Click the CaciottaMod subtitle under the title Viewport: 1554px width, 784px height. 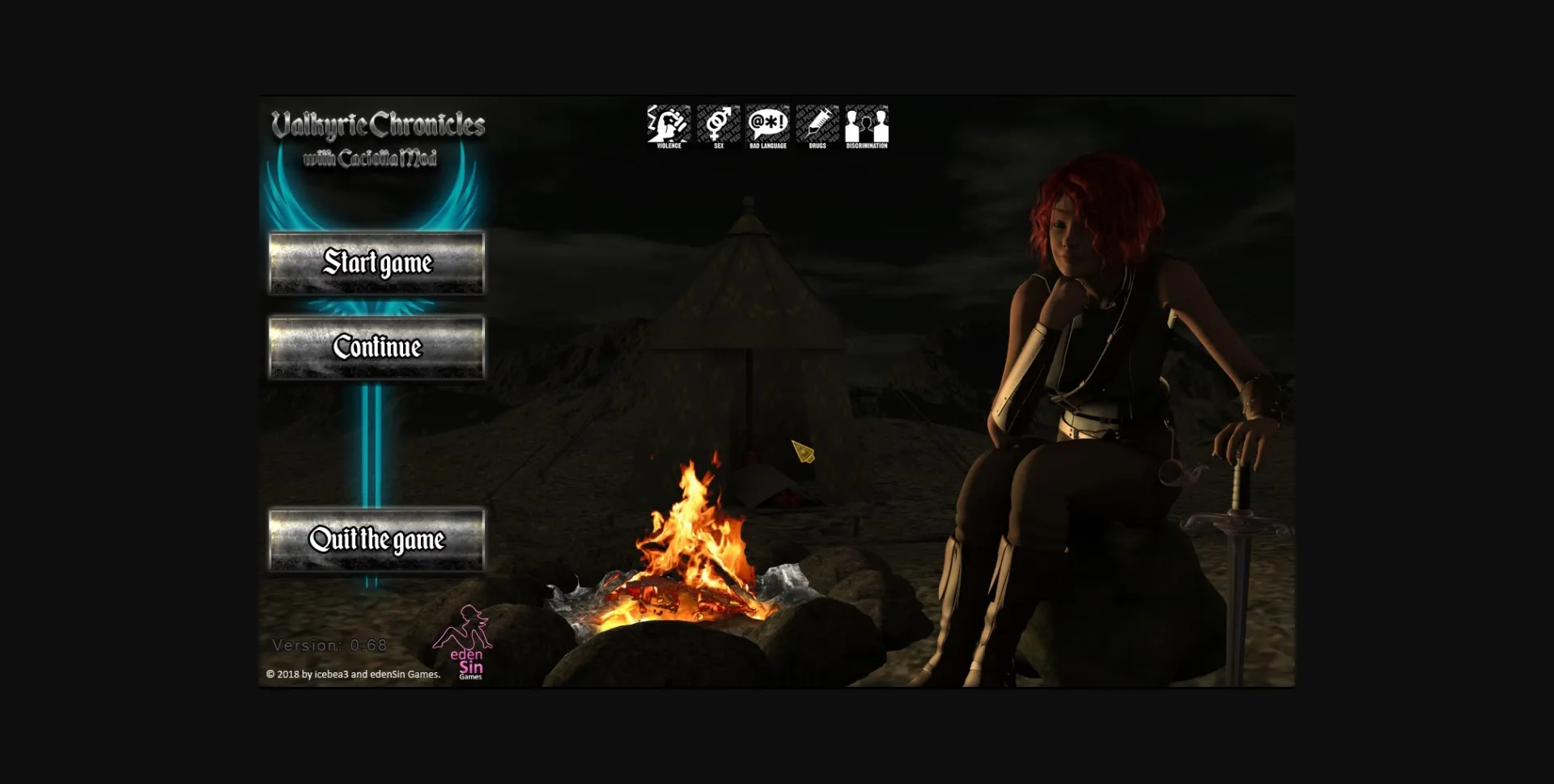tap(380, 158)
